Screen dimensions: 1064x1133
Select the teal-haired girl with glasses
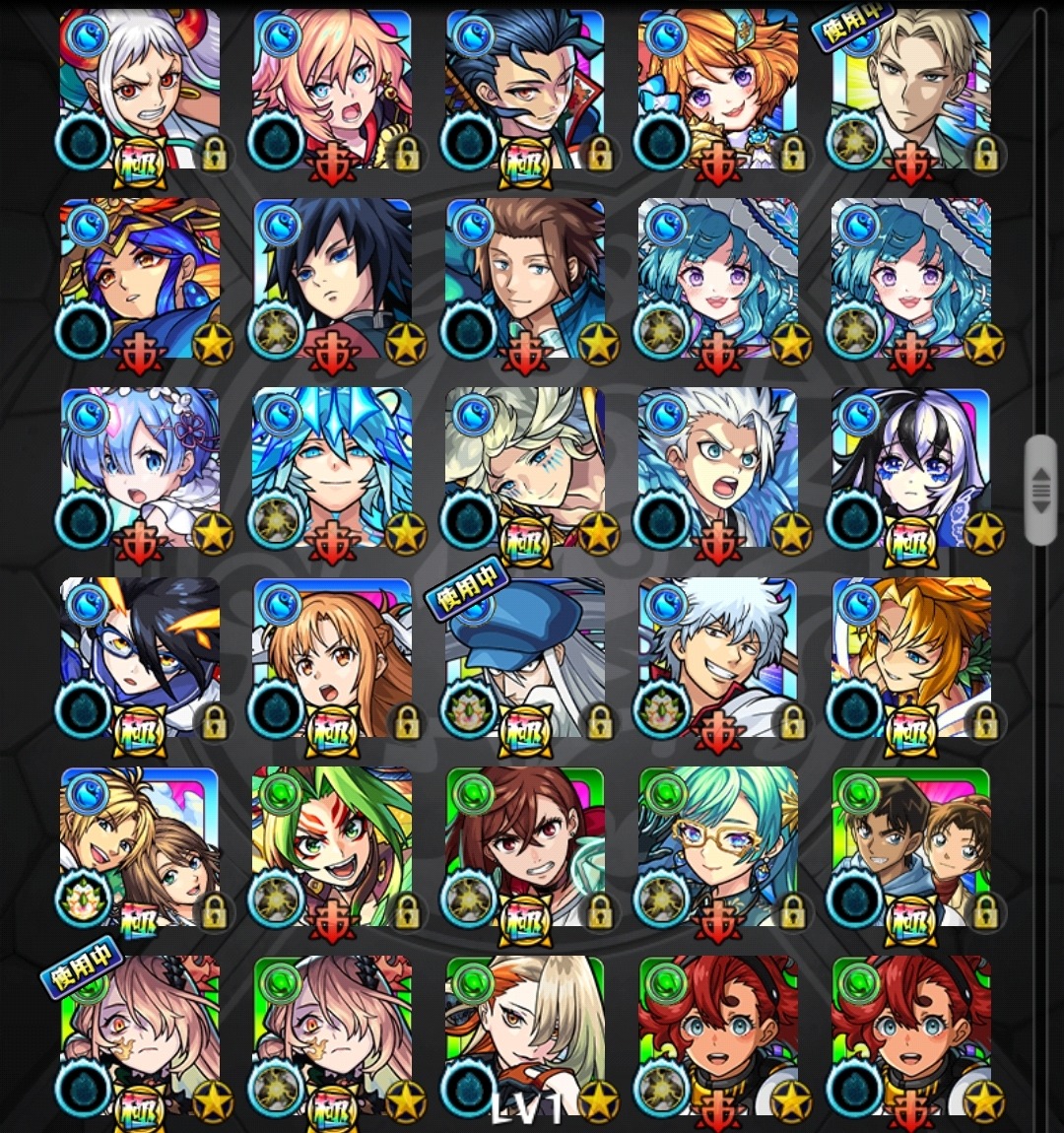click(x=719, y=847)
